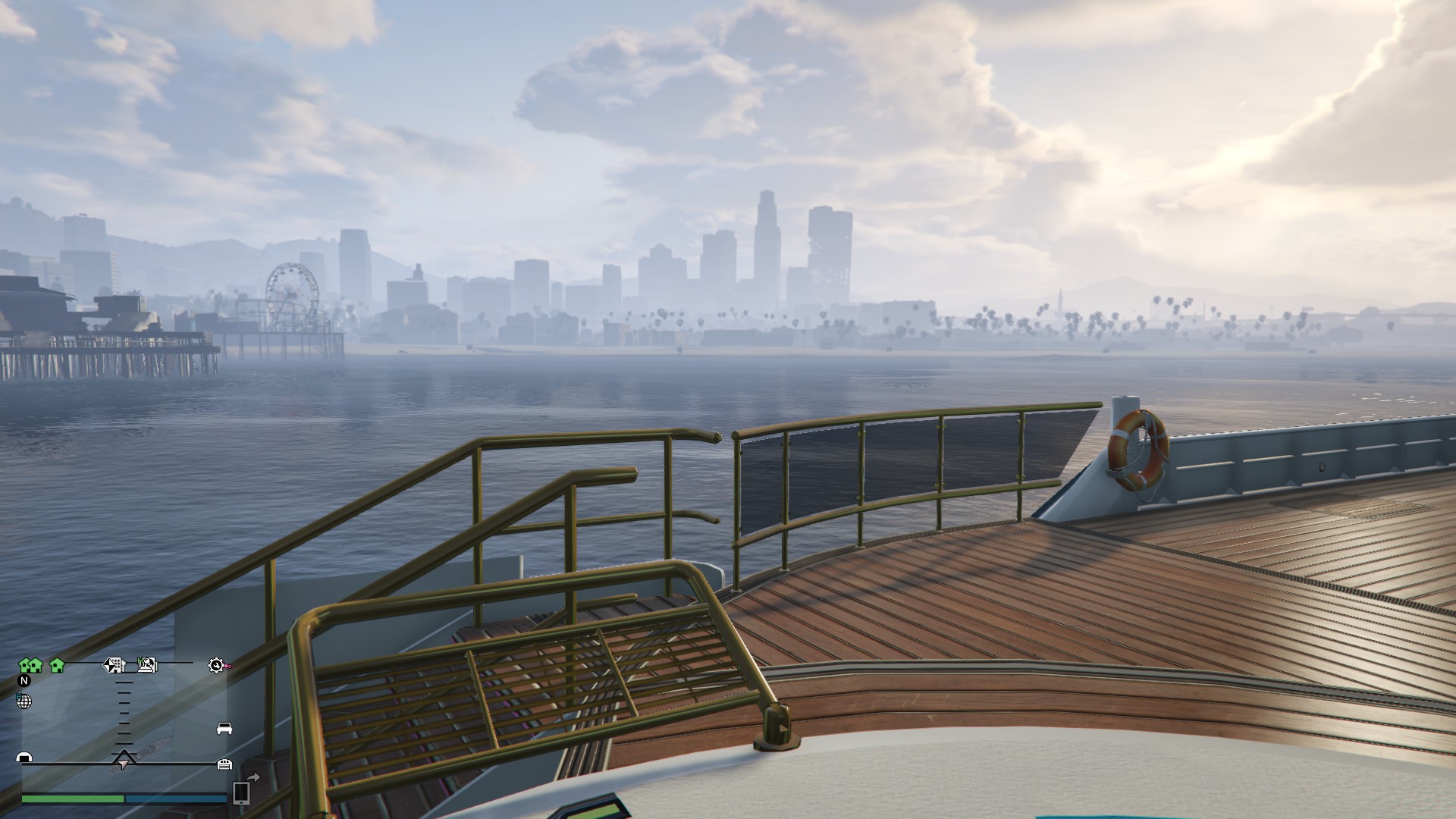Select the double green houses blip
The height and width of the screenshot is (819, 1456).
pyautogui.click(x=30, y=666)
